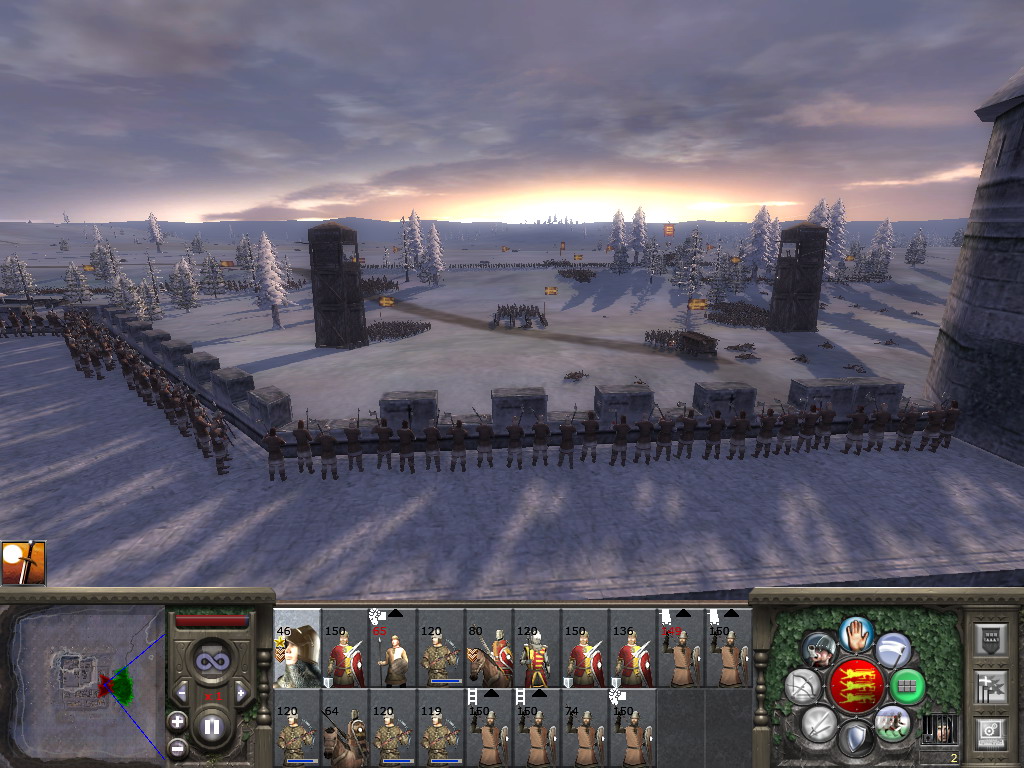Click the withdraw flag button
Viewport: 1024px width, 768px height.
tap(893, 650)
